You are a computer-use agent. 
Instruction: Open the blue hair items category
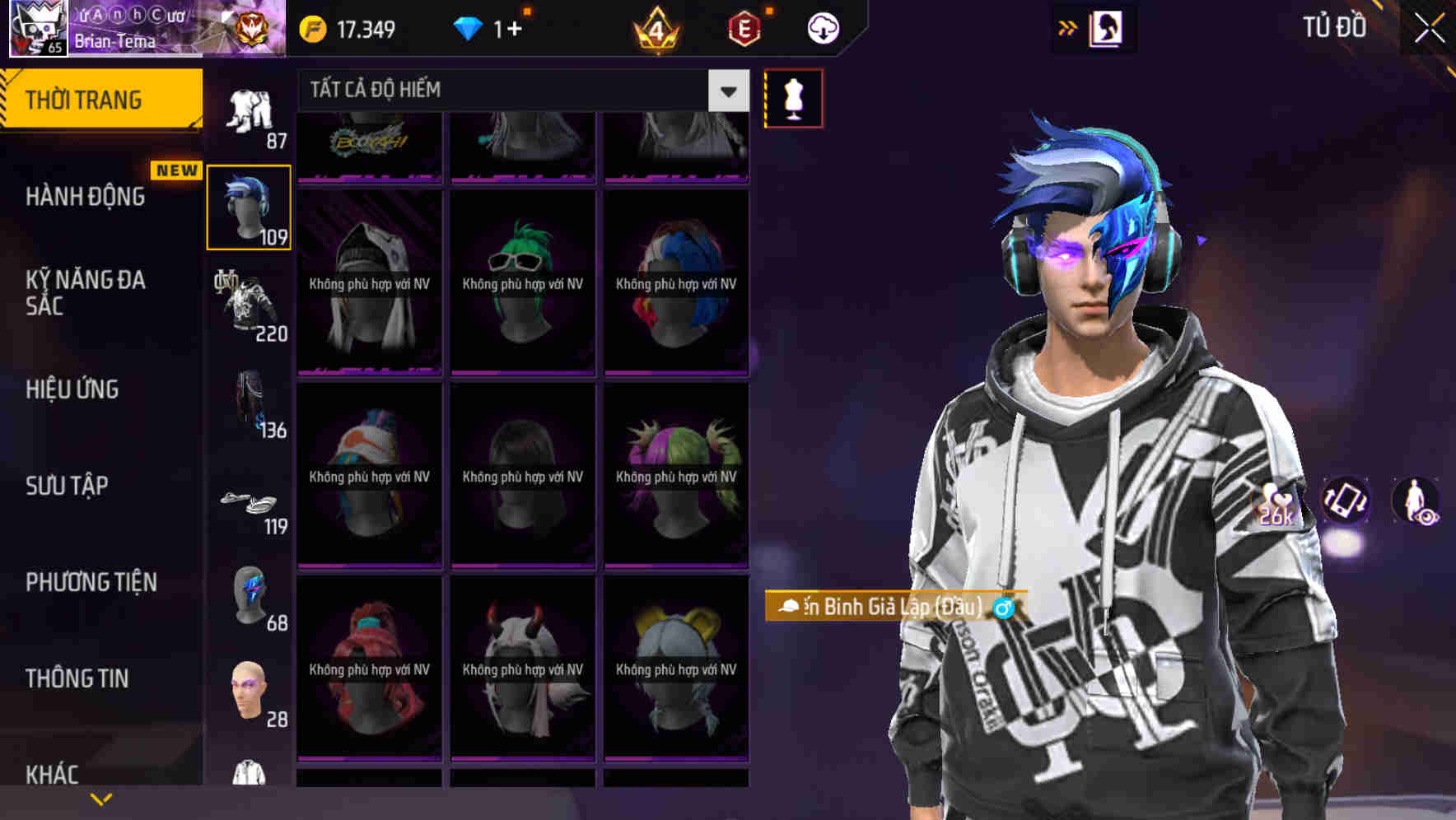[x=249, y=206]
